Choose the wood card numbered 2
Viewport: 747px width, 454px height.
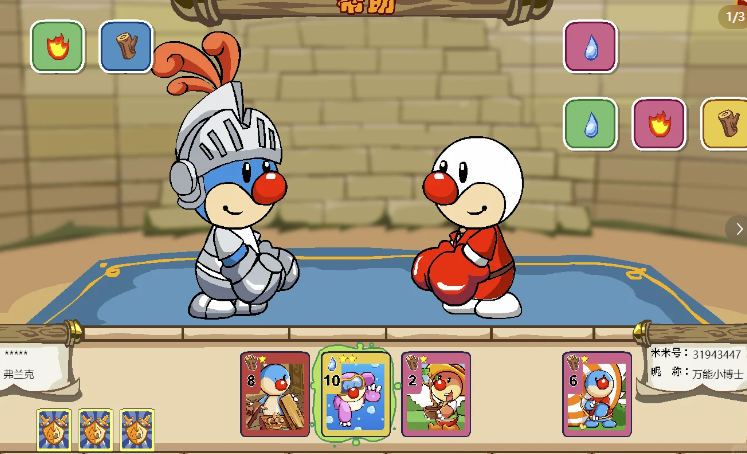click(x=435, y=393)
